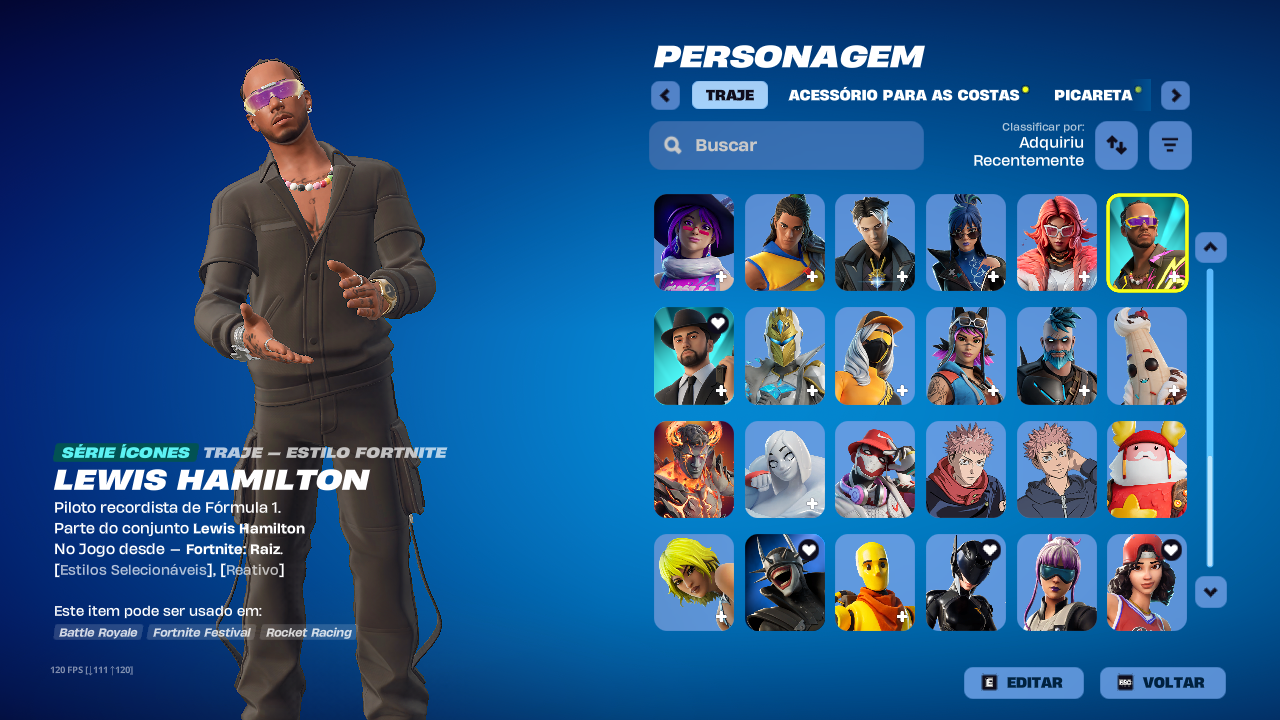
Task: Click the left category navigation arrow
Action: pos(665,95)
